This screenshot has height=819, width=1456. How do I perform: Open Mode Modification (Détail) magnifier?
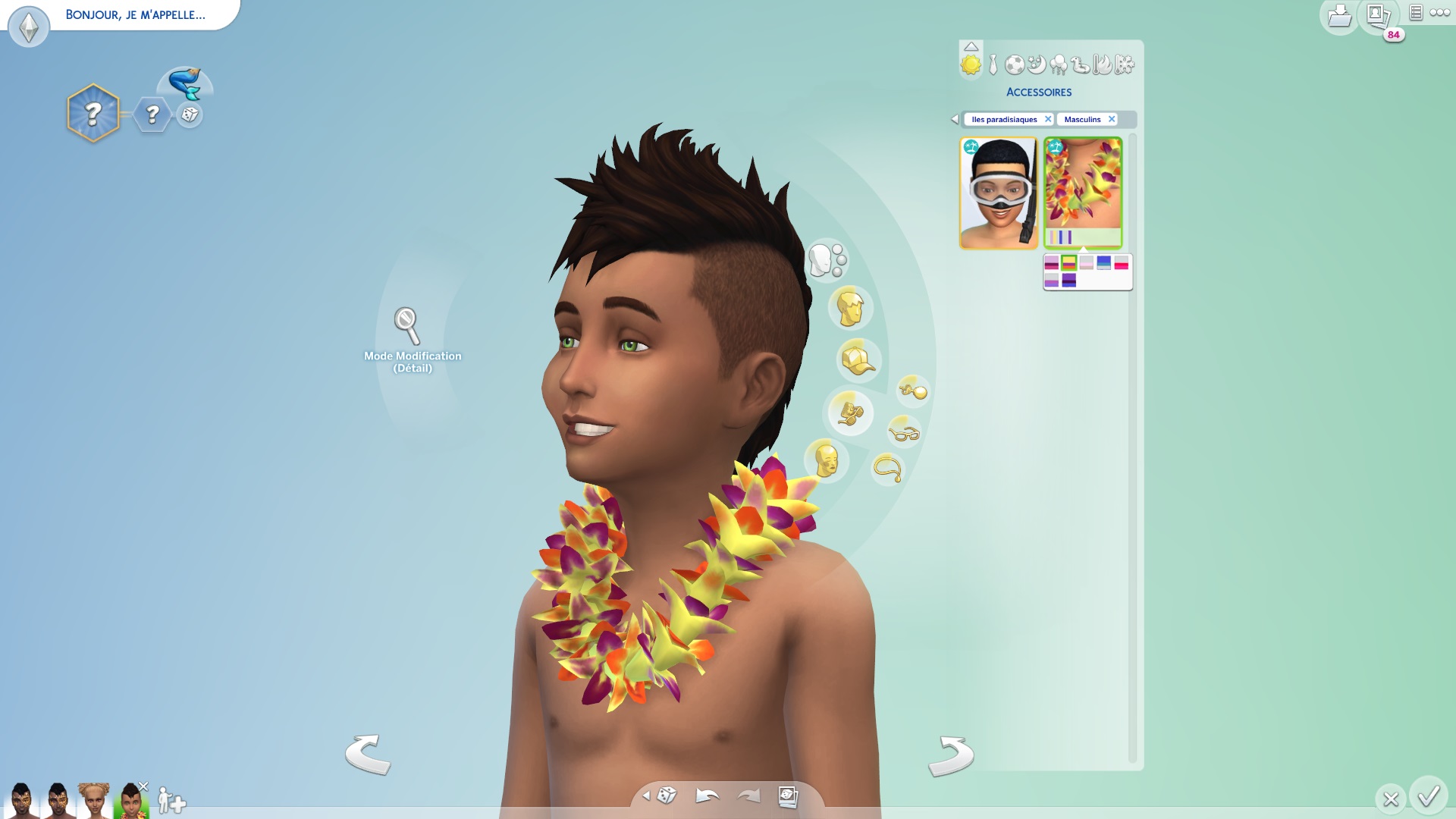click(407, 325)
